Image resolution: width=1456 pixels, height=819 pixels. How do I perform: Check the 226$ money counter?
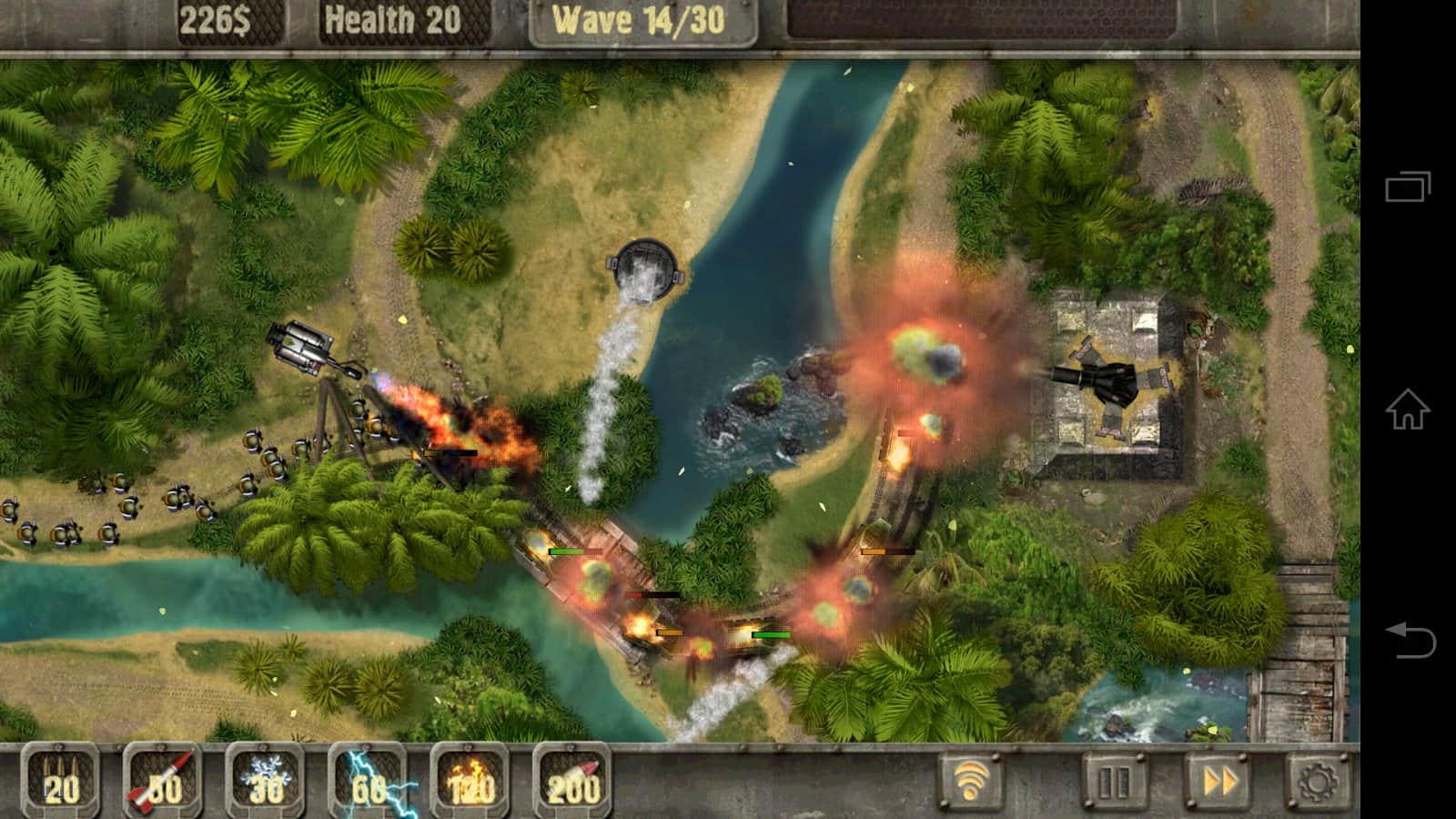tap(218, 17)
